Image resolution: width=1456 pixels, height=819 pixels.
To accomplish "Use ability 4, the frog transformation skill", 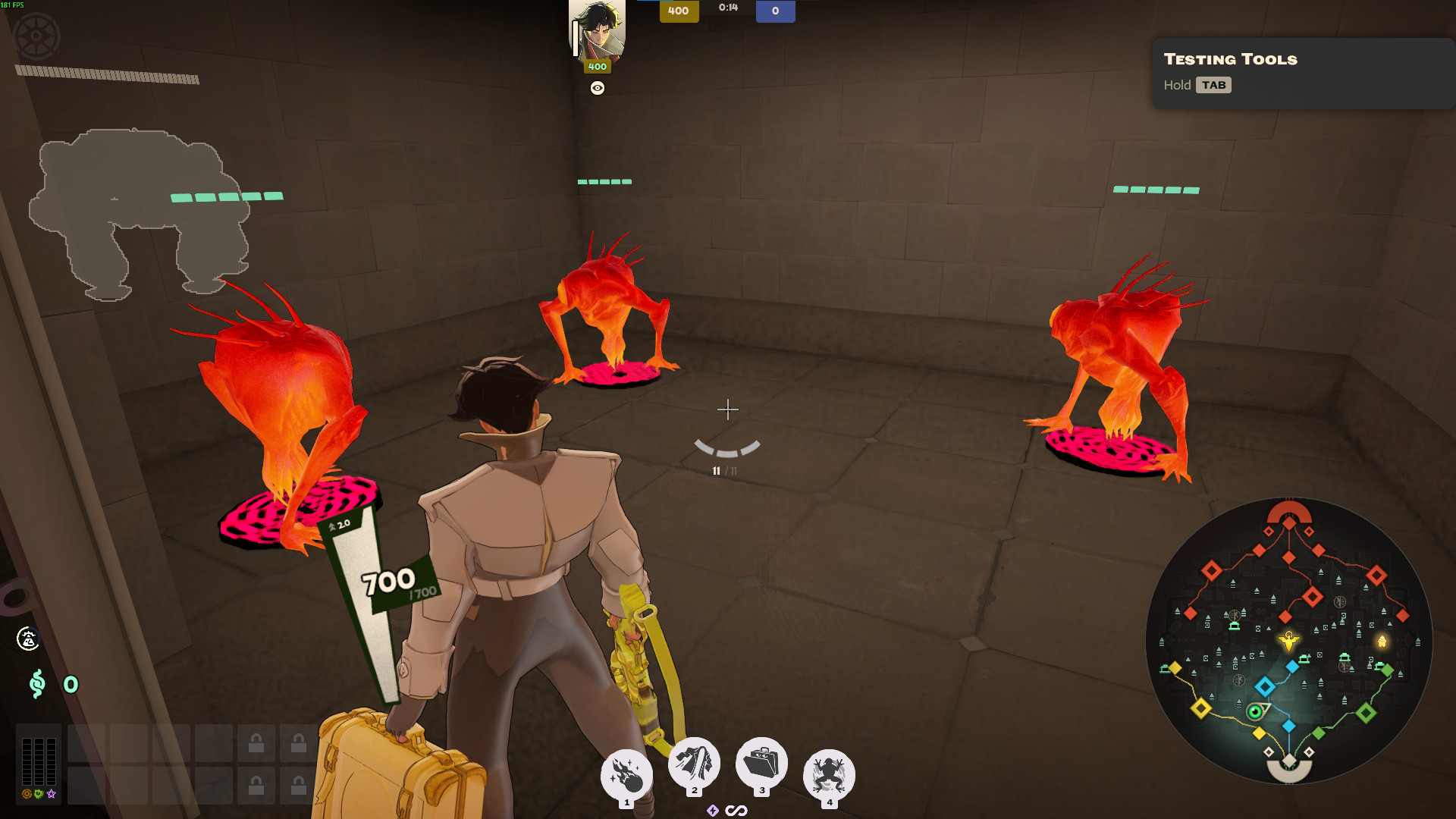I will point(829,767).
